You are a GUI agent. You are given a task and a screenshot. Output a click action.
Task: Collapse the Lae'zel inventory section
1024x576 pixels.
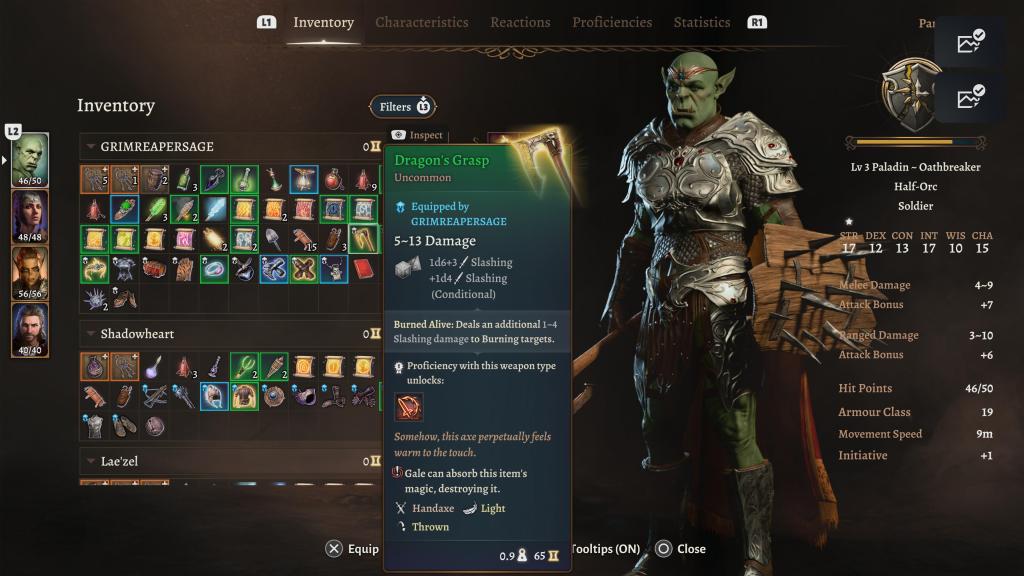tap(91, 461)
